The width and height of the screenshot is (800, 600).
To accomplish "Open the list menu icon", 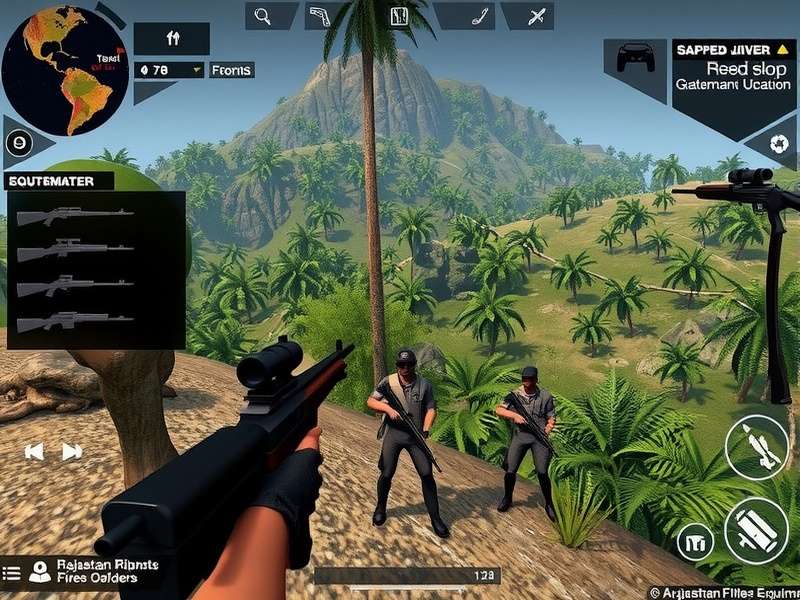I will coord(12,573).
